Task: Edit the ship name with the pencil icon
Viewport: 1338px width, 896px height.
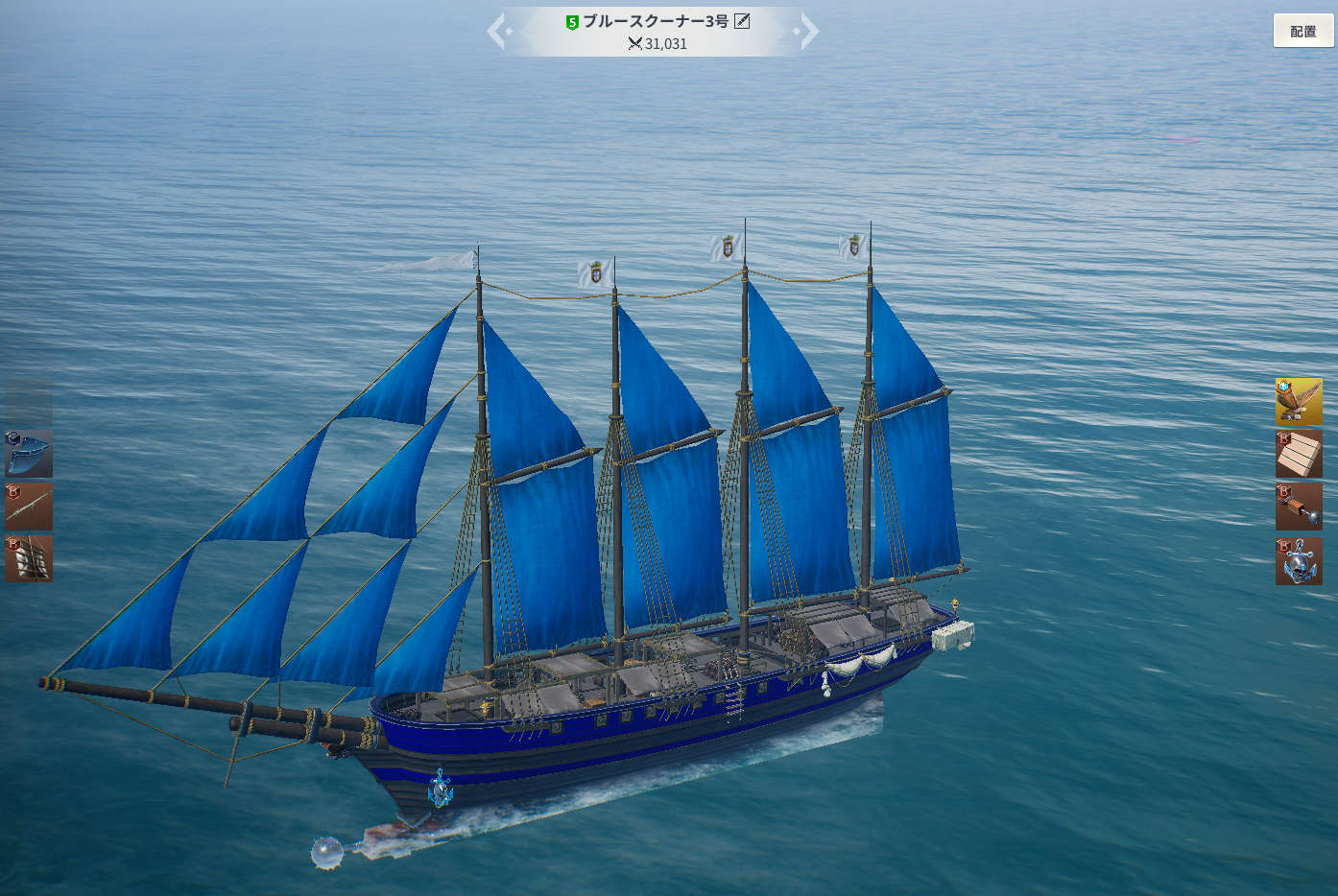Action: [742, 21]
